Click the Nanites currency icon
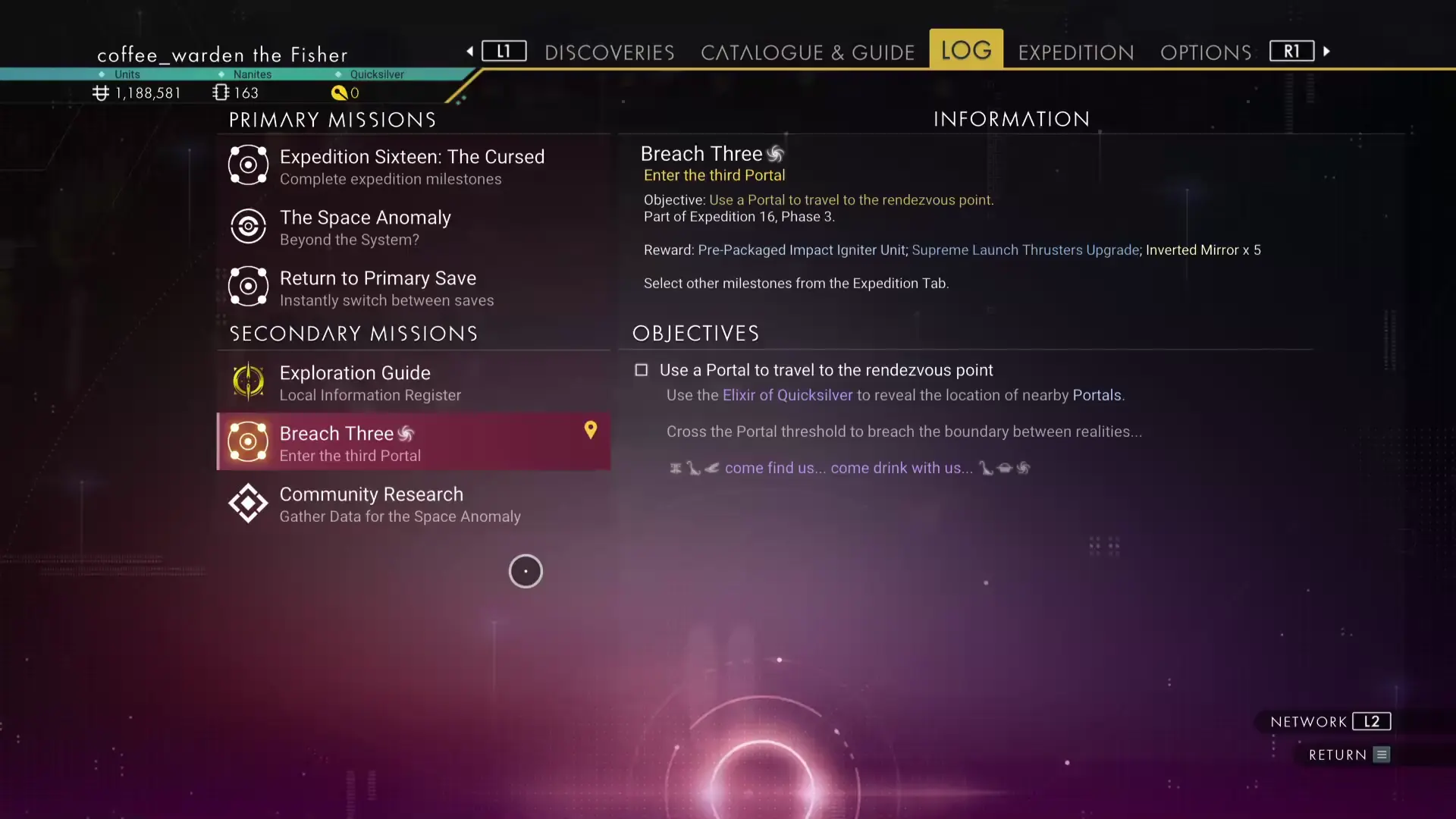 click(221, 93)
